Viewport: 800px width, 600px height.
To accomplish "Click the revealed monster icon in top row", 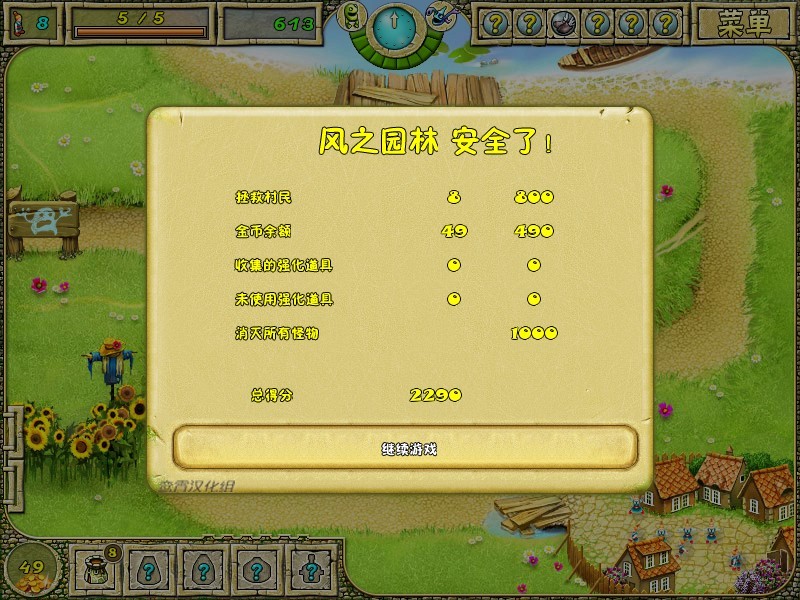I will [x=562, y=23].
